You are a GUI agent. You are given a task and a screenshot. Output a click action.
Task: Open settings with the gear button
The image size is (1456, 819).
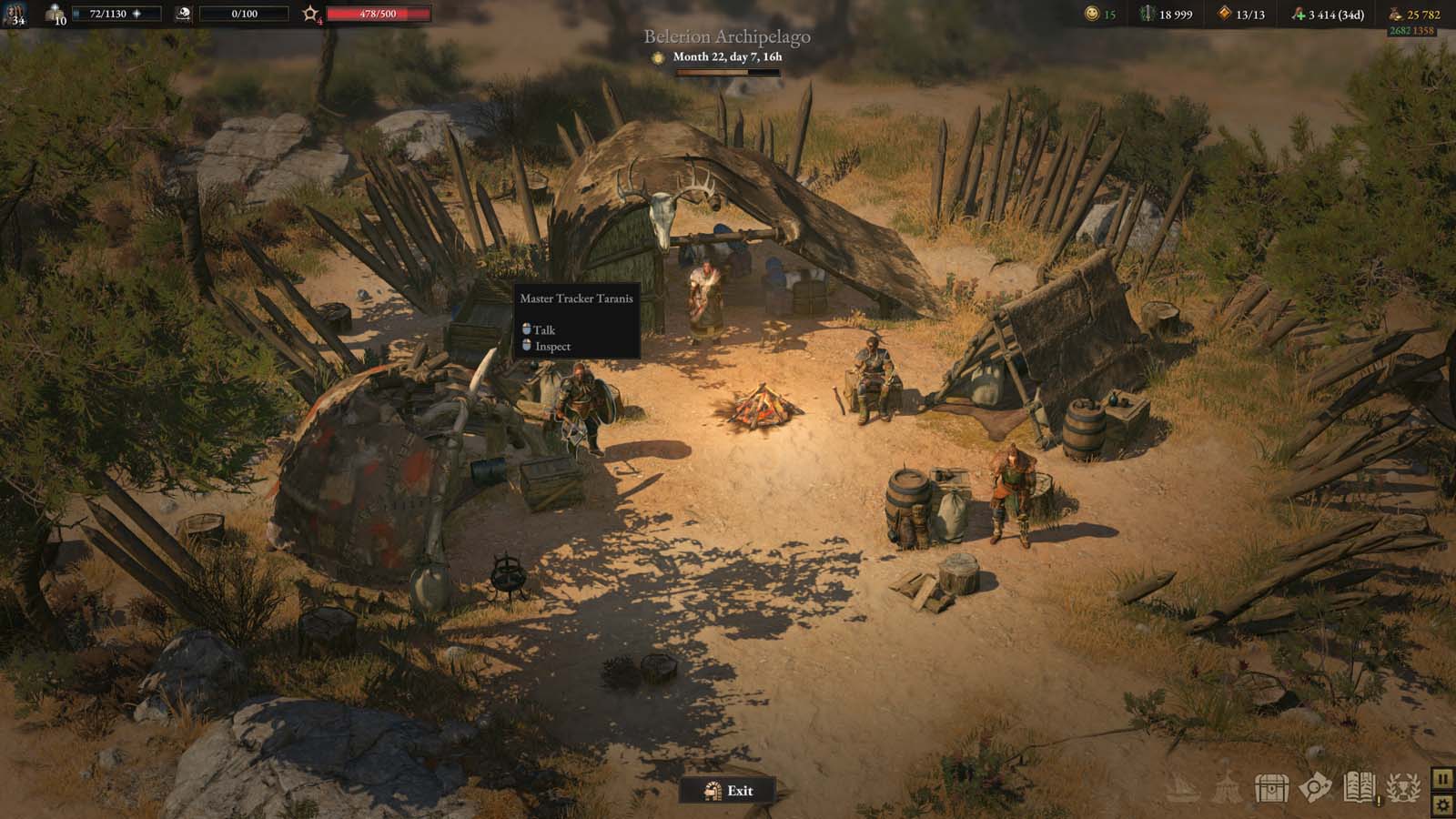click(1442, 804)
